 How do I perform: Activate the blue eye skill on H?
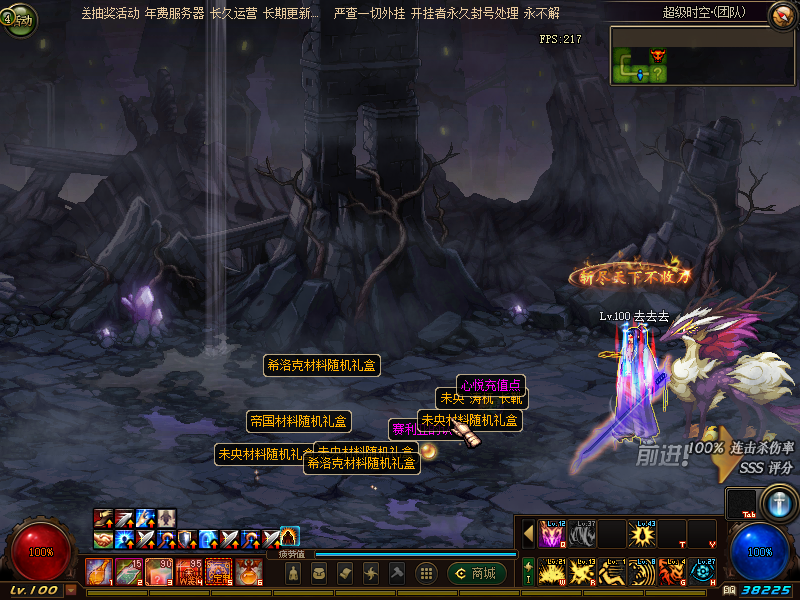pos(702,572)
